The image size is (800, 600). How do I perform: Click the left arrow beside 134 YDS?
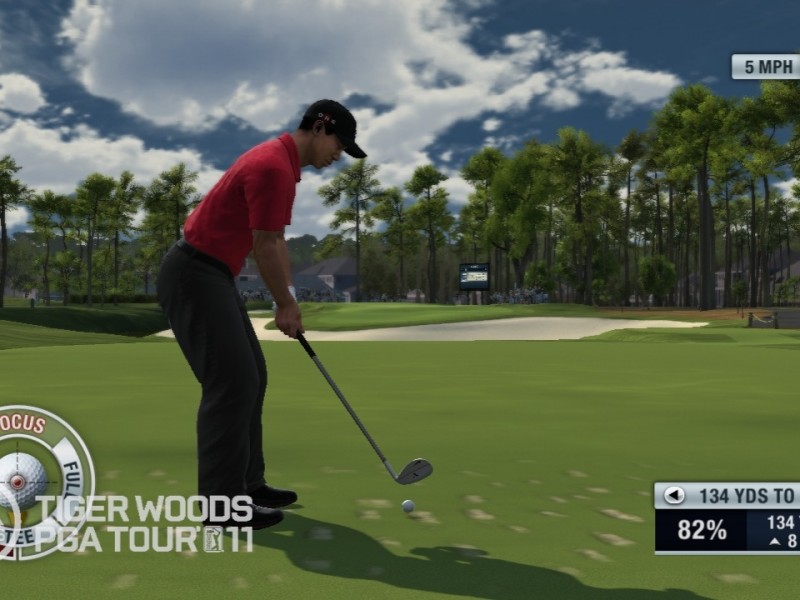(675, 495)
